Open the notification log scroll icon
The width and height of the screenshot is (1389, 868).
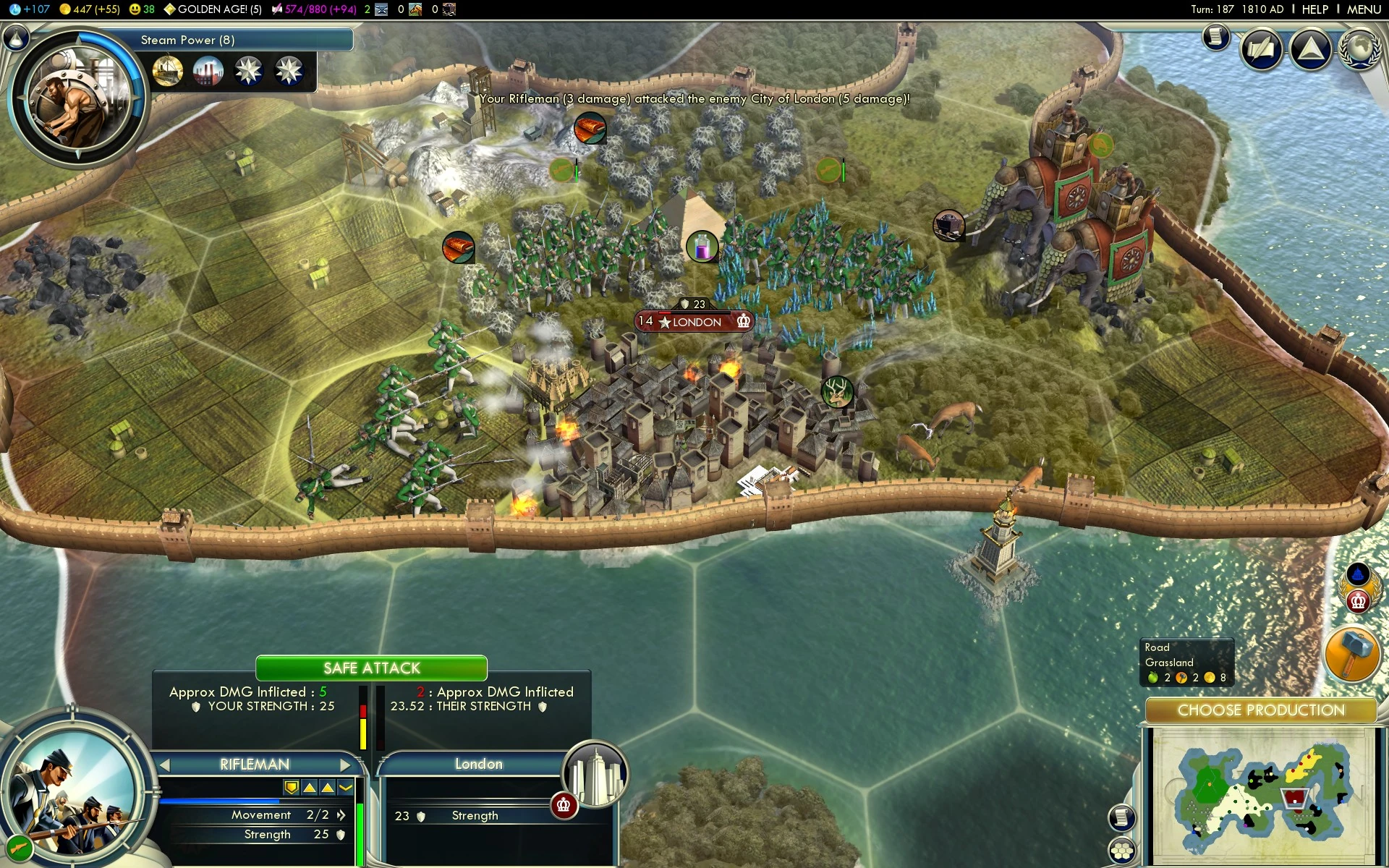tap(1216, 38)
